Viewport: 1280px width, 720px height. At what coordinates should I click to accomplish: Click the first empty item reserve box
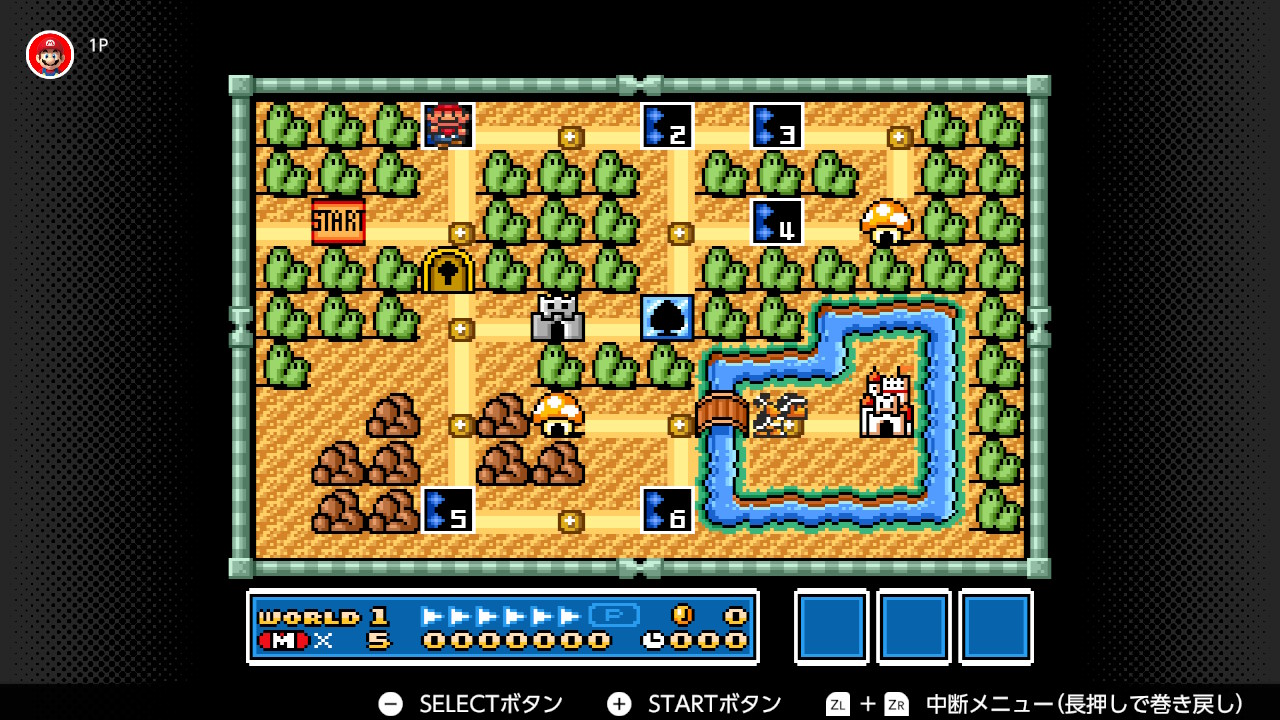[x=831, y=627]
